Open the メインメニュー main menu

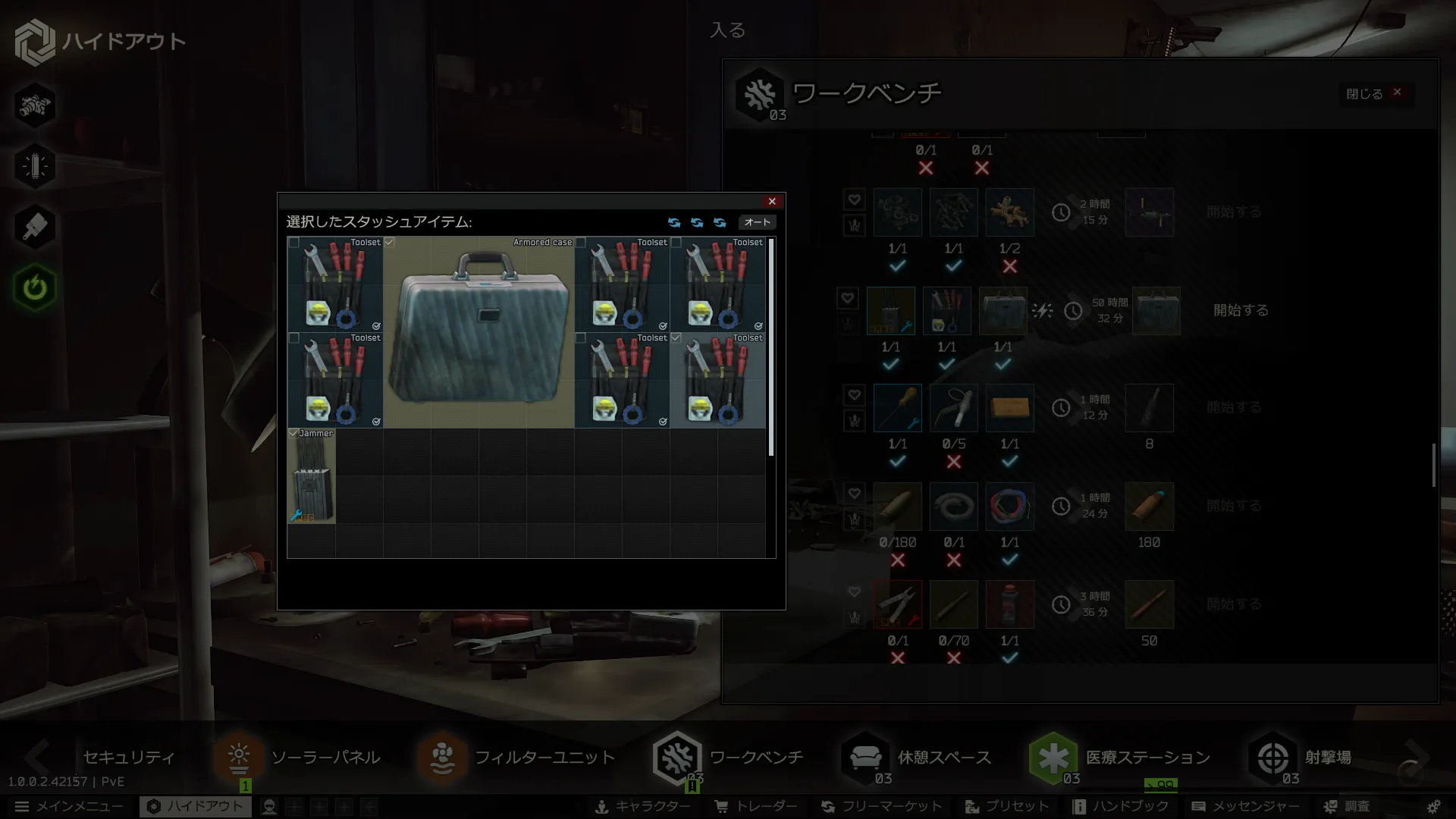click(70, 807)
